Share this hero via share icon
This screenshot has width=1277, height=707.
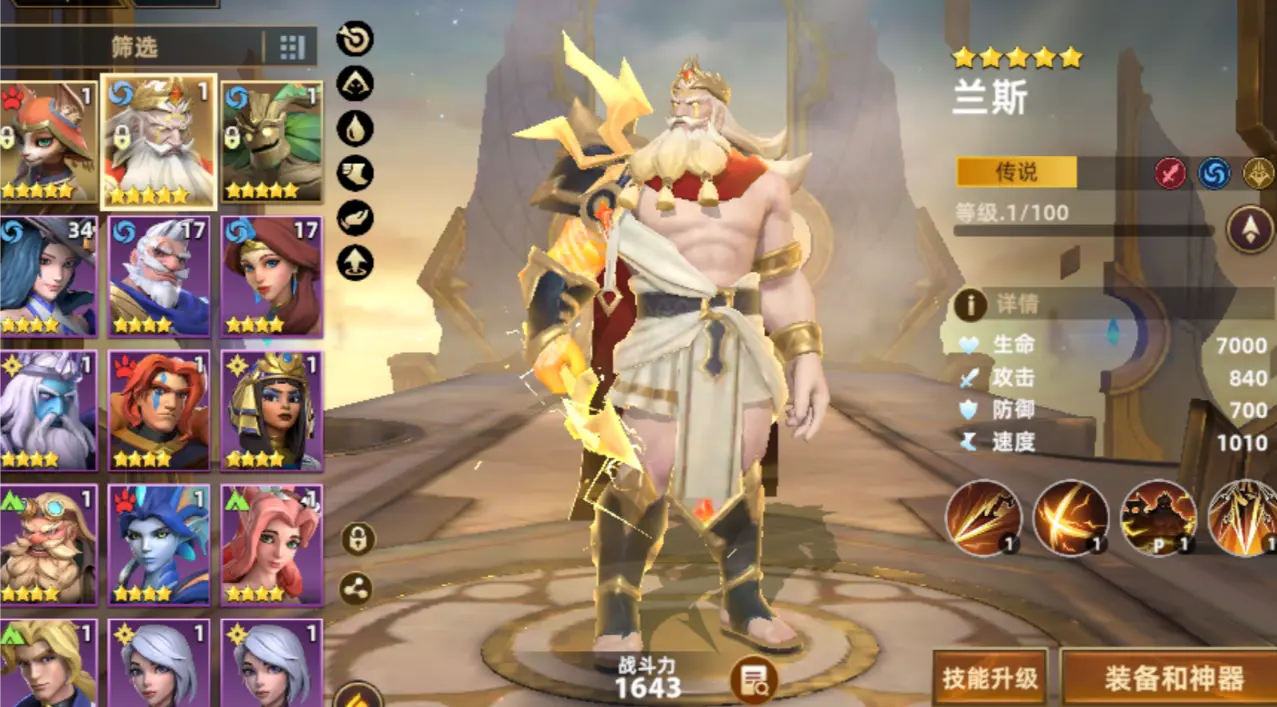click(x=356, y=588)
